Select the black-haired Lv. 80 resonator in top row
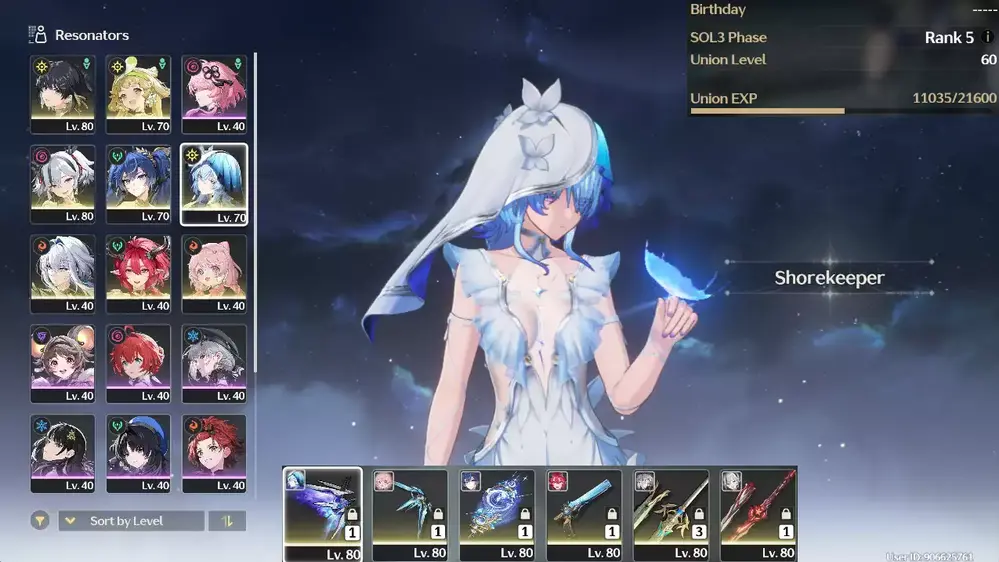Viewport: 999px width, 562px height. [63, 94]
